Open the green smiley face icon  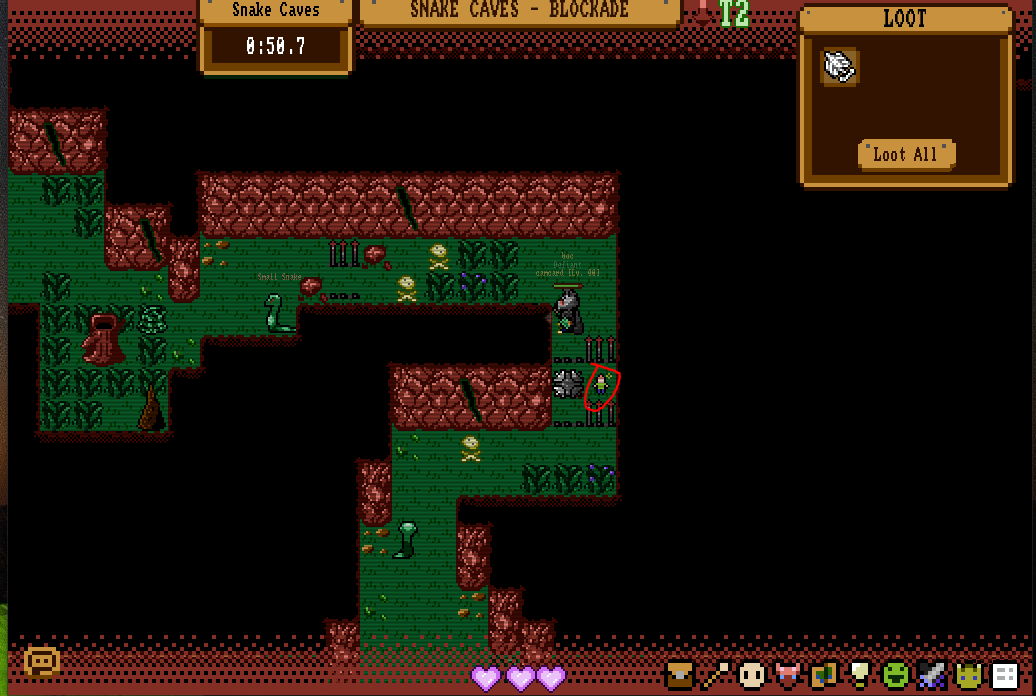(895, 675)
